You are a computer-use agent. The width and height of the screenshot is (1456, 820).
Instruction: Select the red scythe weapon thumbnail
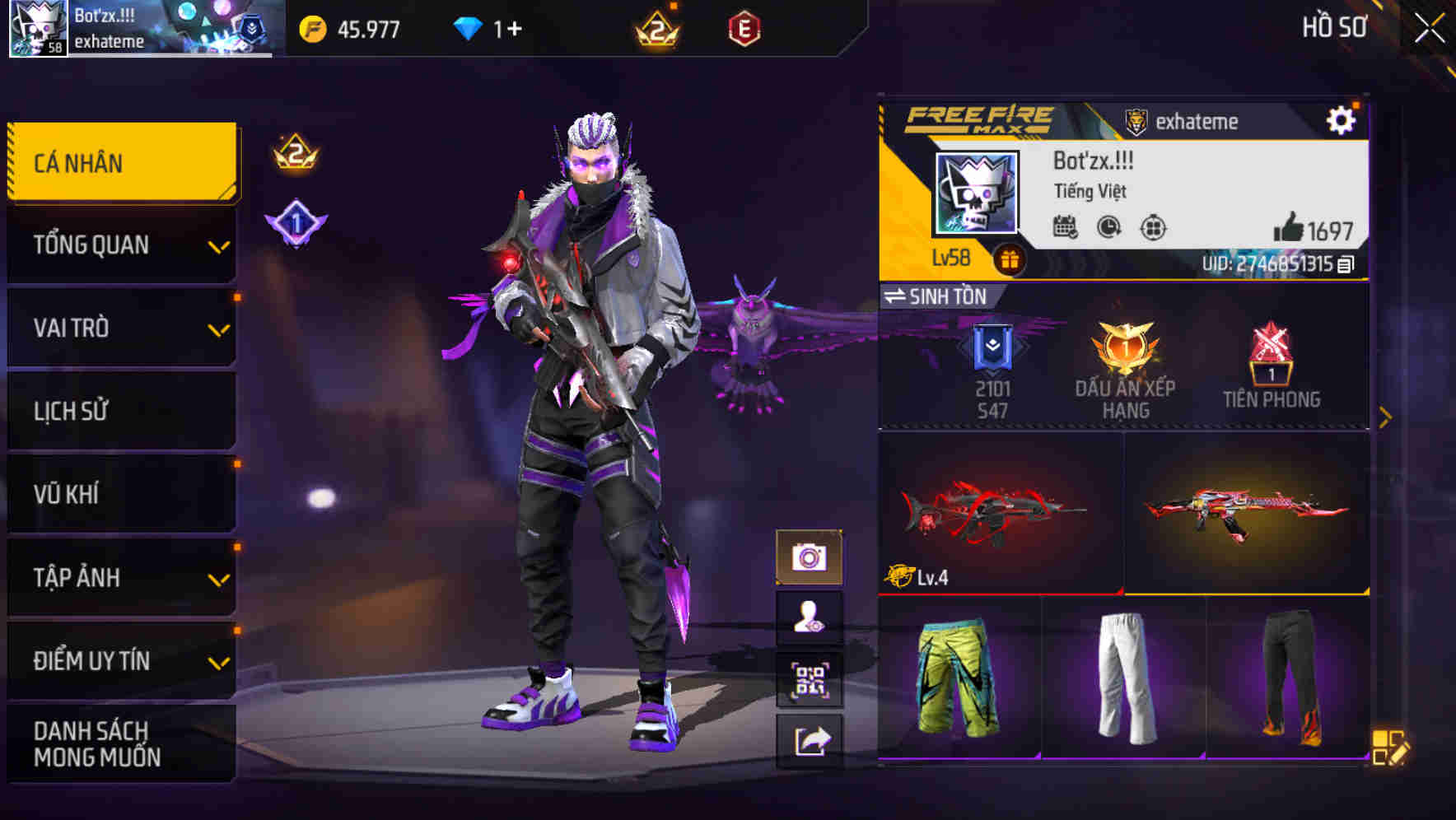pos(996,515)
